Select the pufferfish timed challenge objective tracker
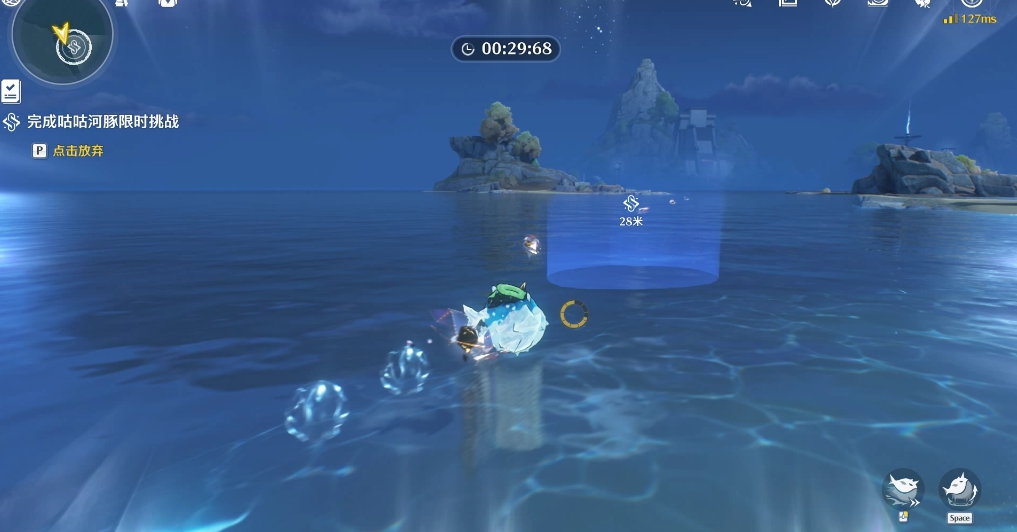Image resolution: width=1017 pixels, height=532 pixels. click(102, 122)
